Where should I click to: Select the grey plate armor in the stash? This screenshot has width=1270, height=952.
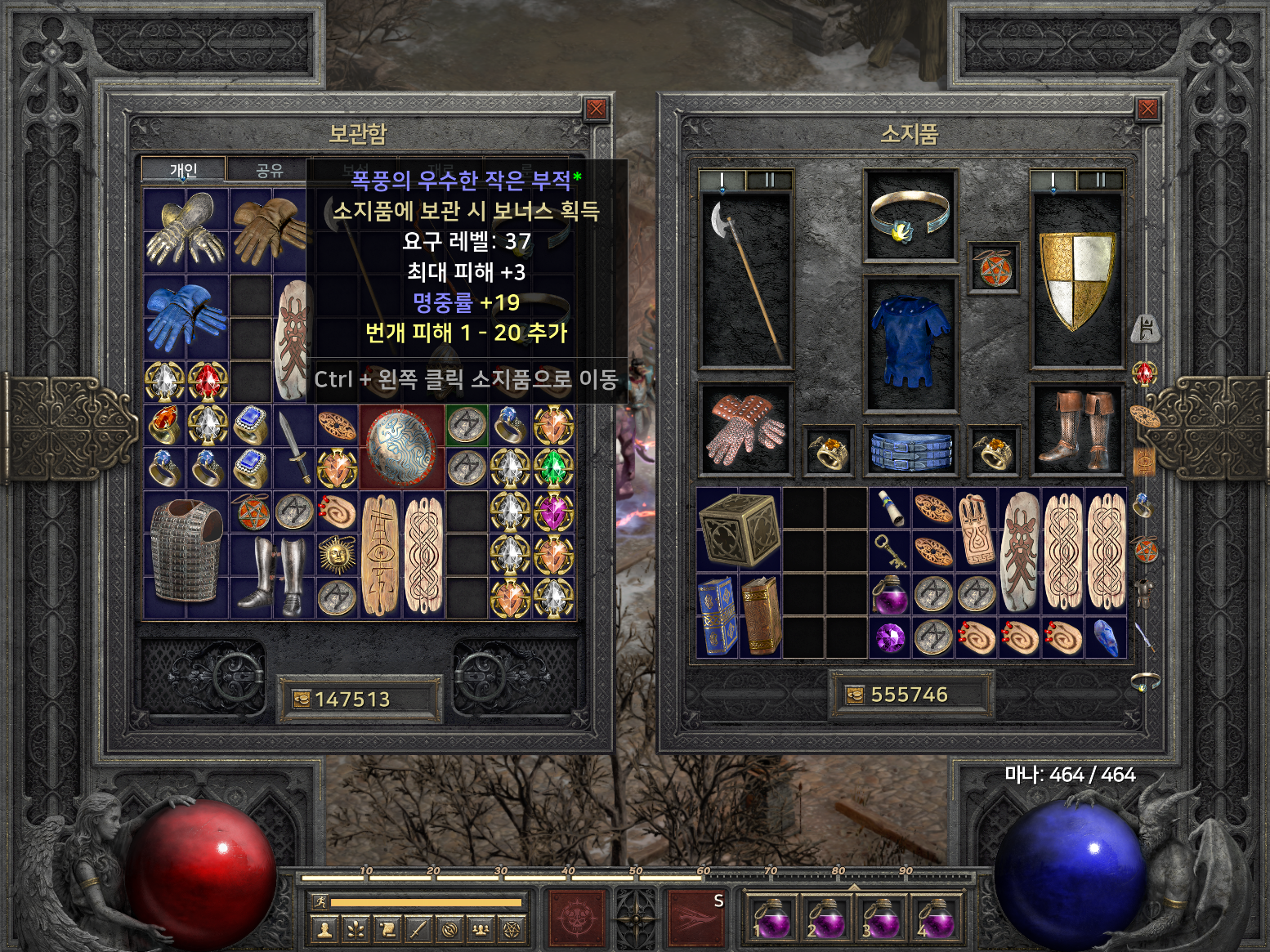click(186, 552)
